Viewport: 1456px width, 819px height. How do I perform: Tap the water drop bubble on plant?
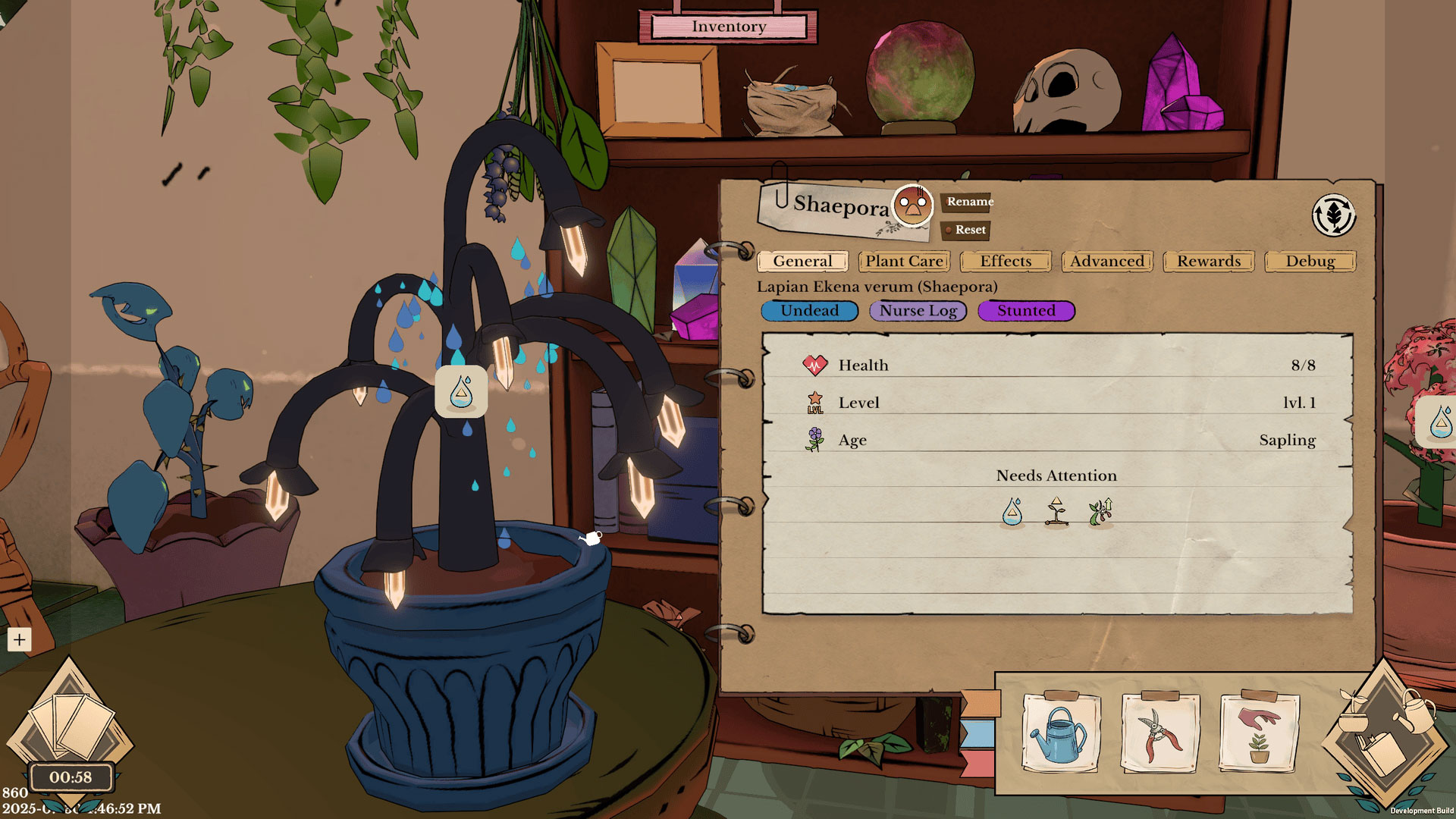pyautogui.click(x=461, y=392)
